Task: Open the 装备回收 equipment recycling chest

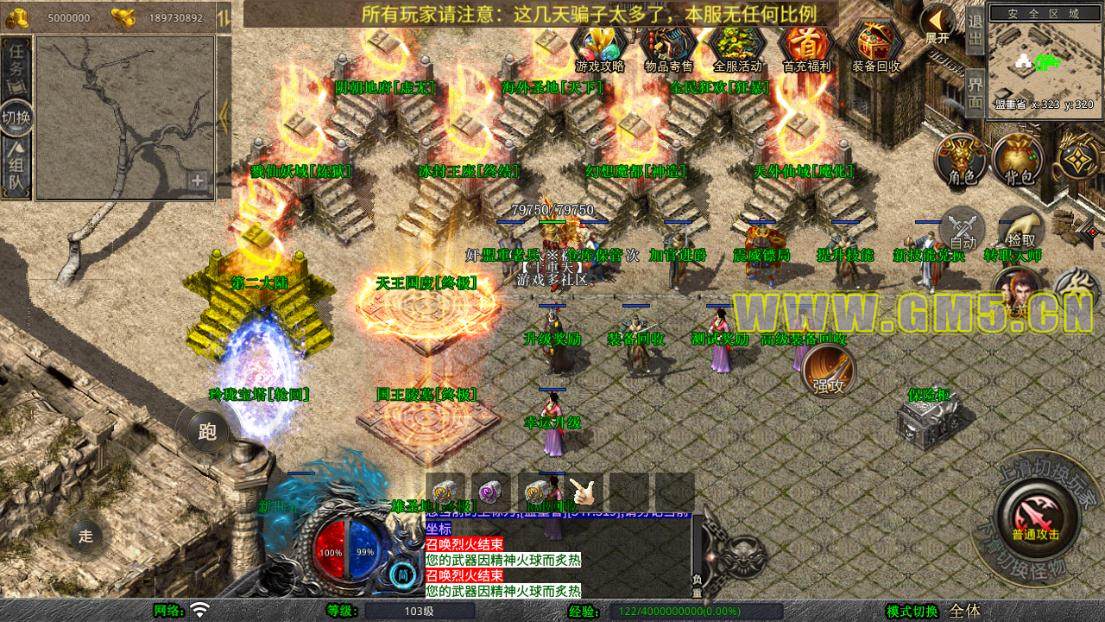Action: (876, 48)
